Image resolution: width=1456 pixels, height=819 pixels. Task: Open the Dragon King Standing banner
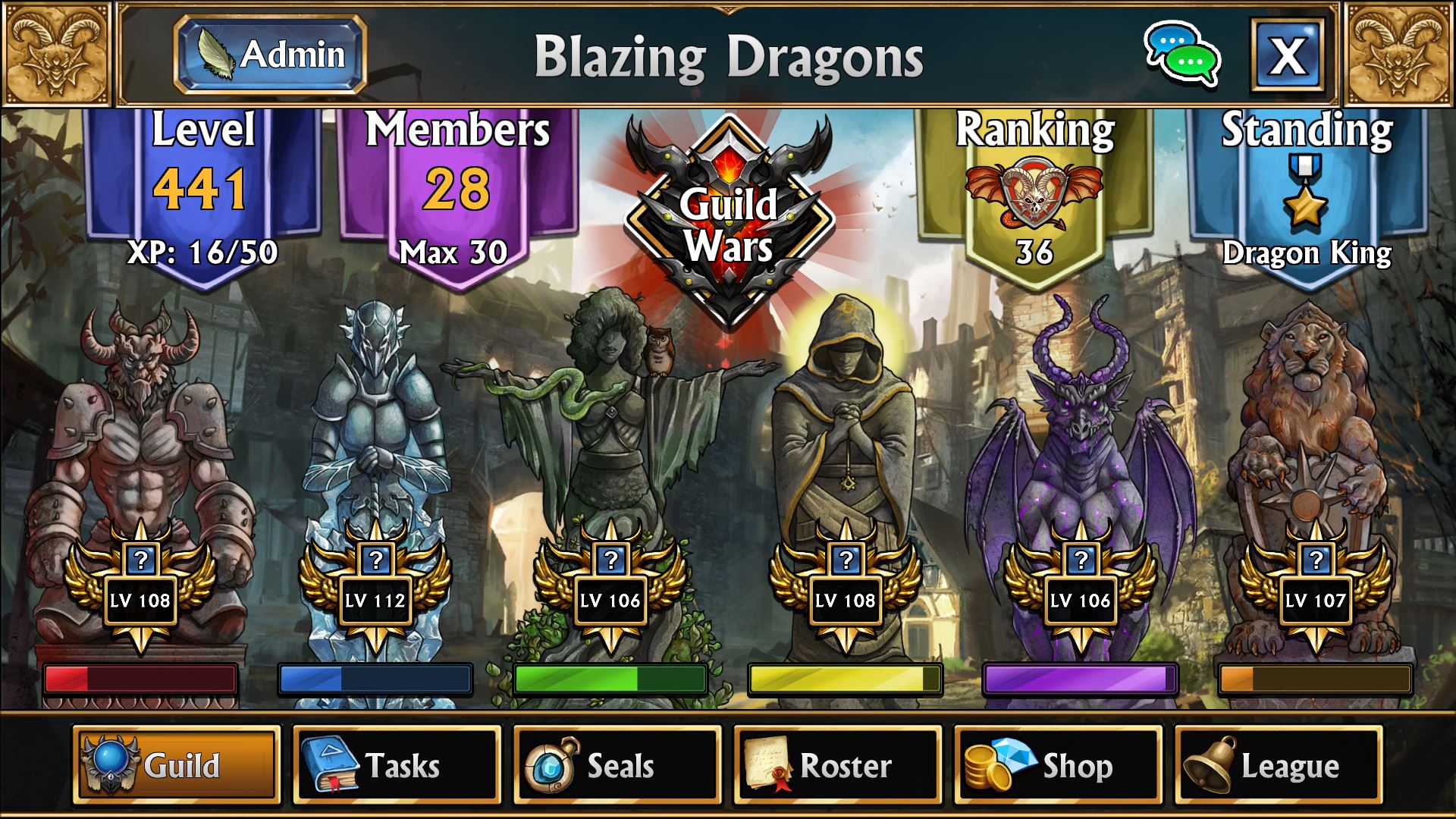tap(1307, 193)
